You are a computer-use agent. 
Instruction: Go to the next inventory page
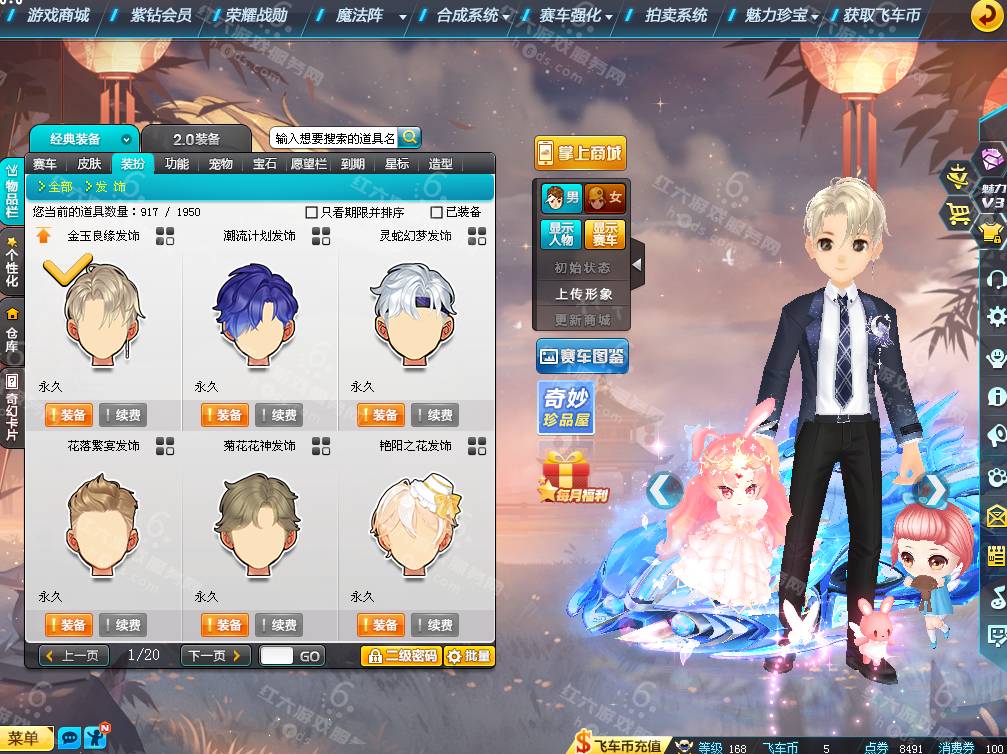click(x=214, y=656)
